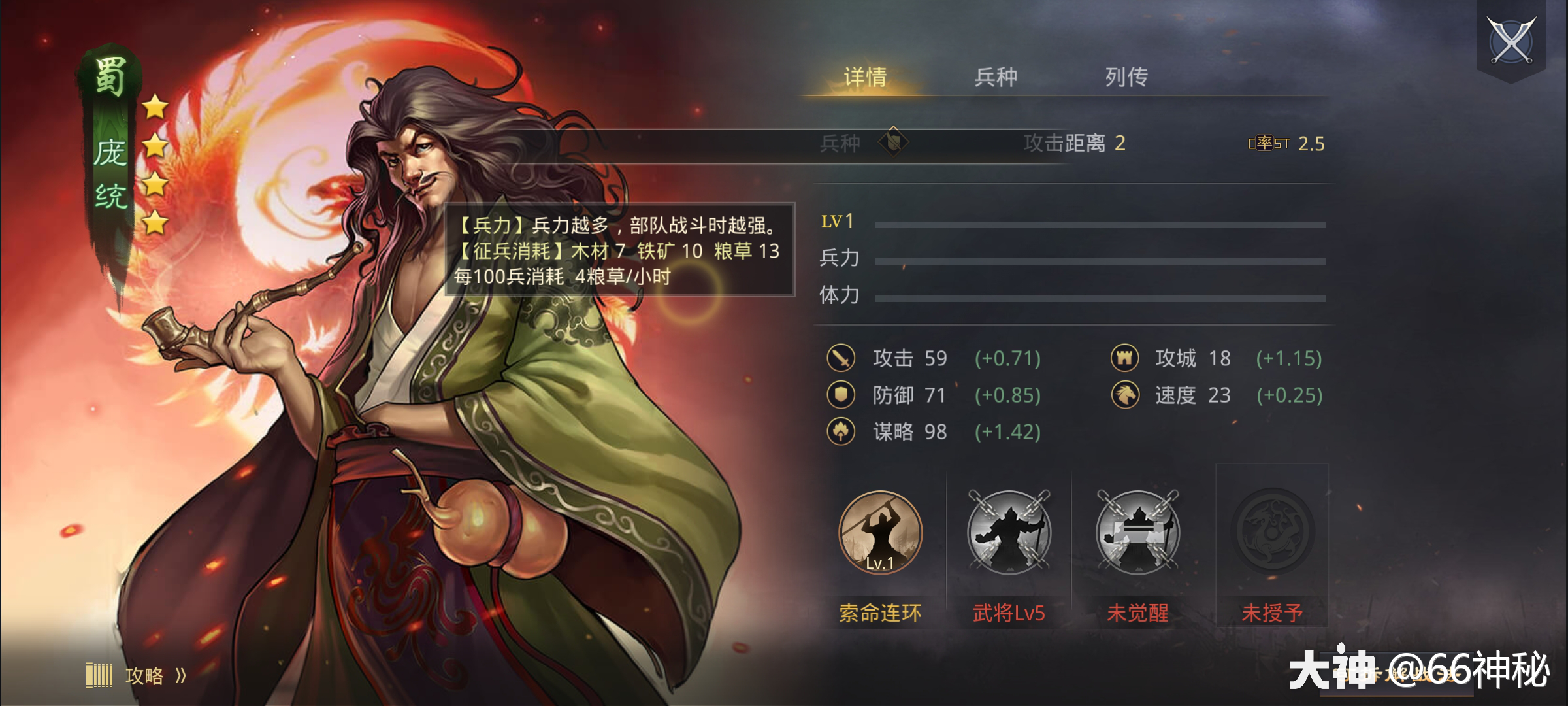Click the sword icon beside 攻击 stat
Image resolution: width=1568 pixels, height=706 pixels.
pos(843,358)
